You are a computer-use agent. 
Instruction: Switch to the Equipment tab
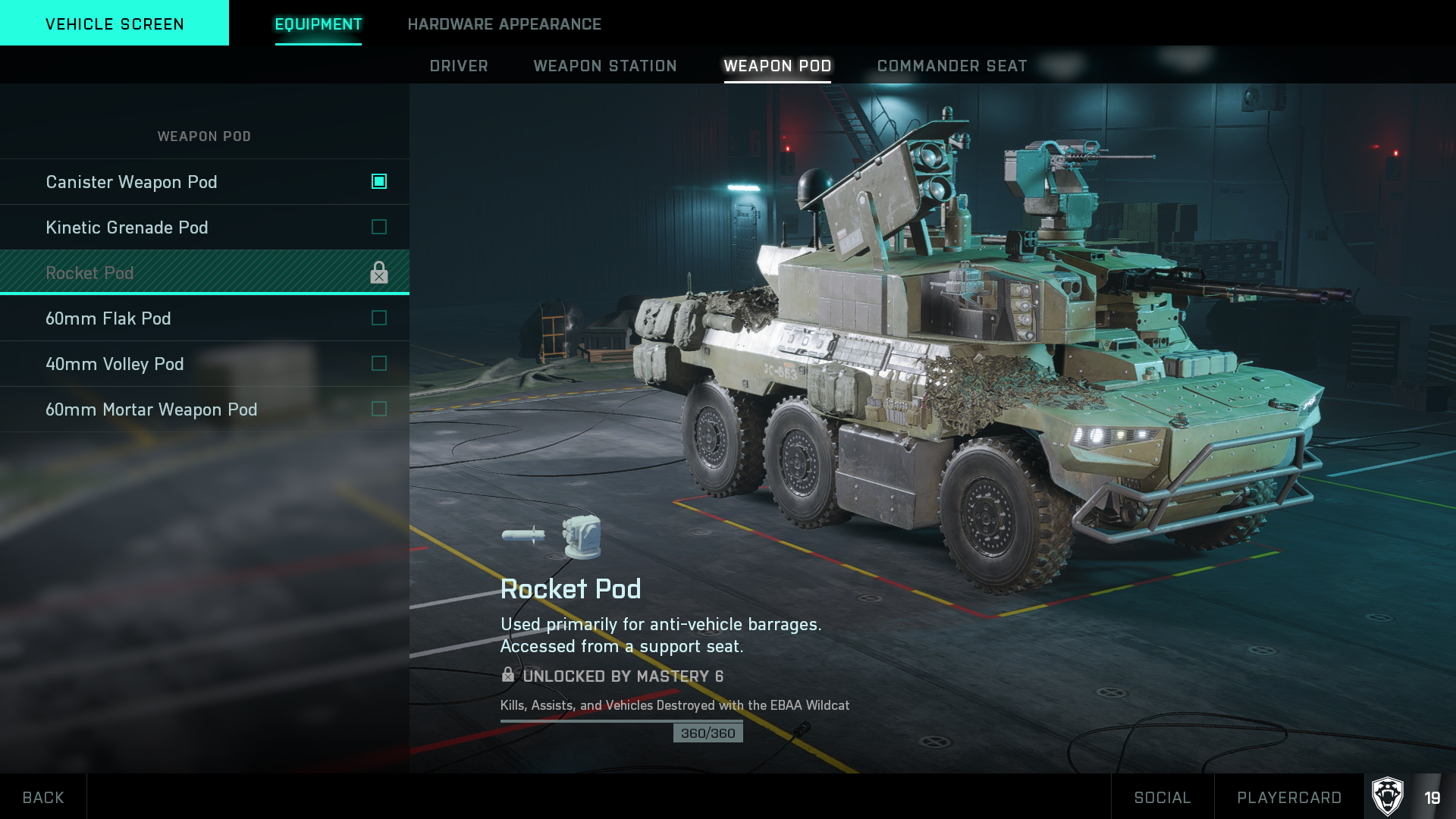318,24
